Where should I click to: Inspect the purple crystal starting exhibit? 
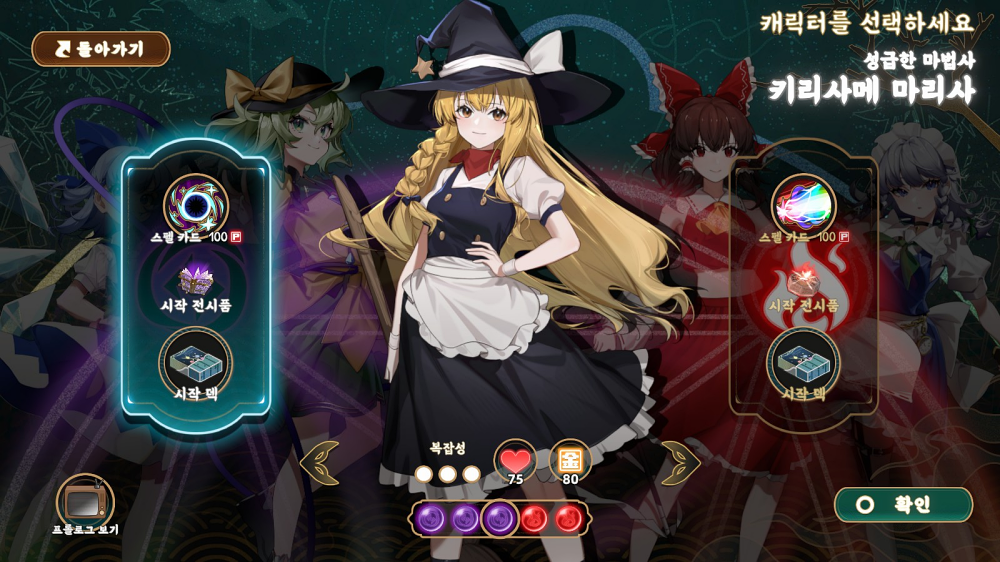click(196, 280)
